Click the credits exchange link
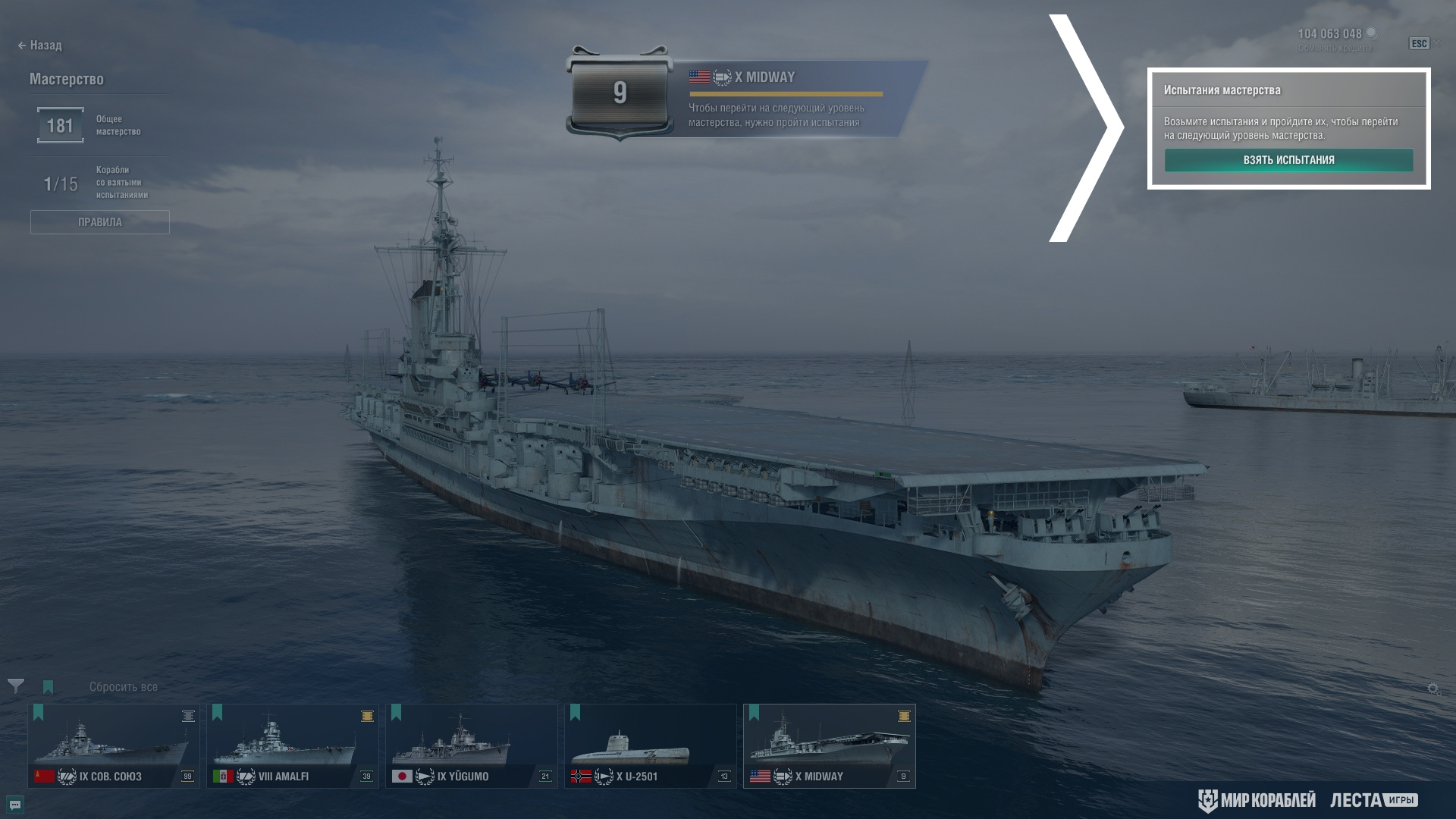 click(1334, 48)
